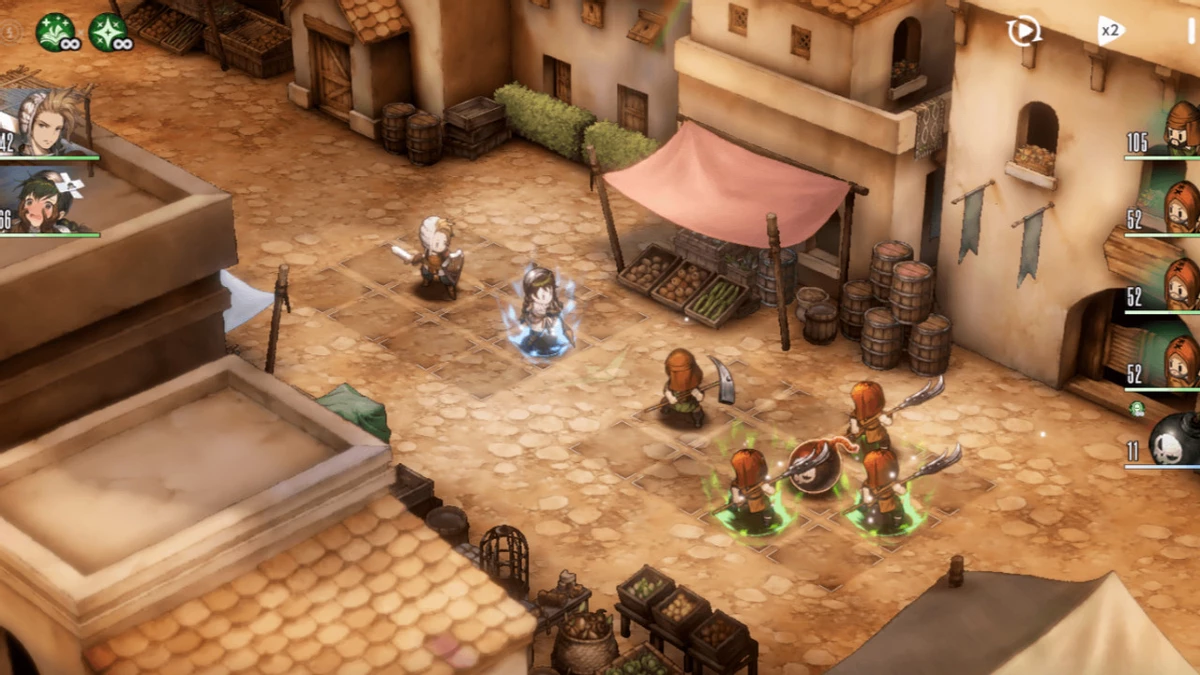Viewport: 1200px width, 675px height.
Task: Select the blonde-haired ally portrait
Action: (x=48, y=125)
